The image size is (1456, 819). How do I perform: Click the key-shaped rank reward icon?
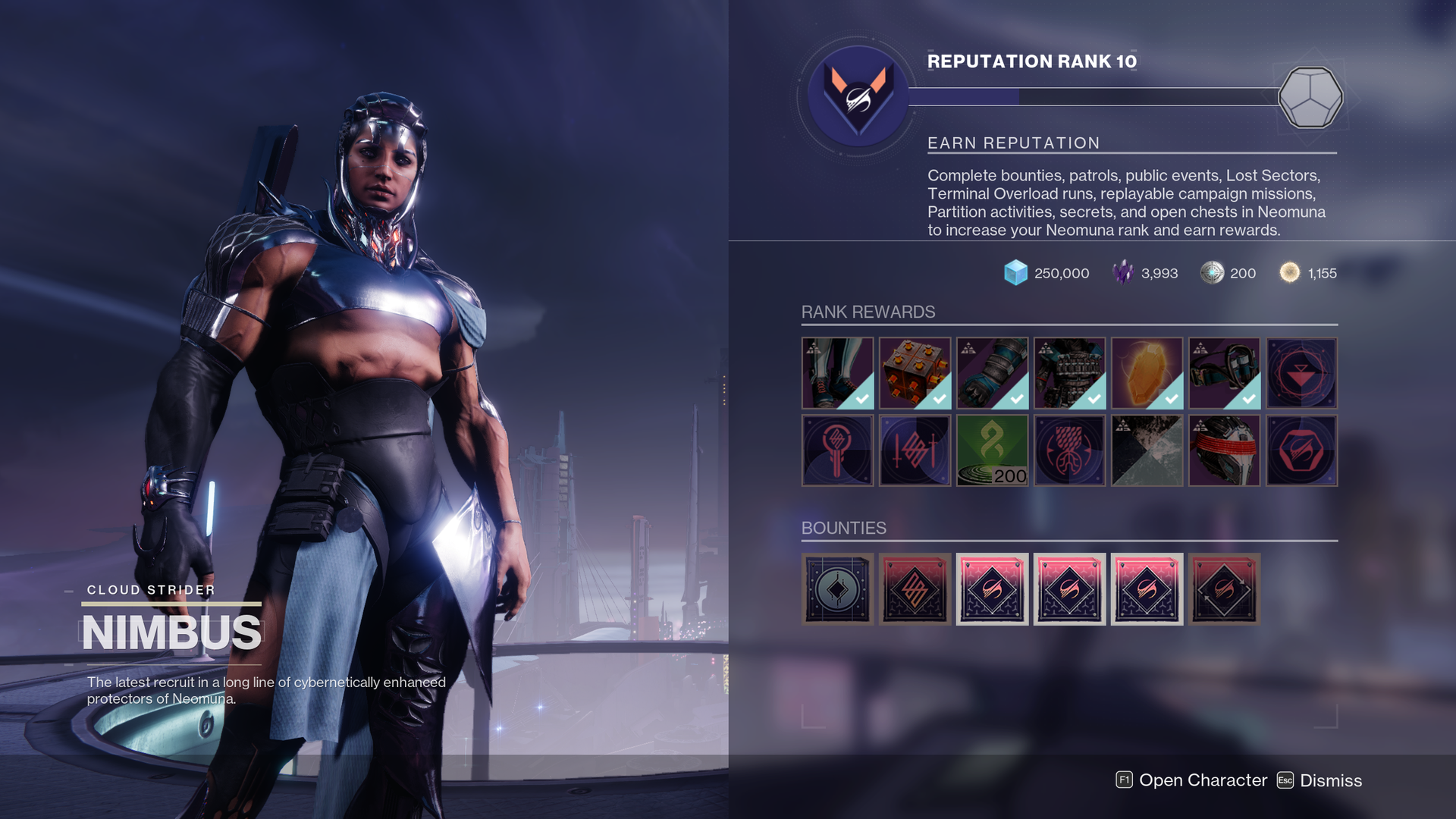[838, 450]
